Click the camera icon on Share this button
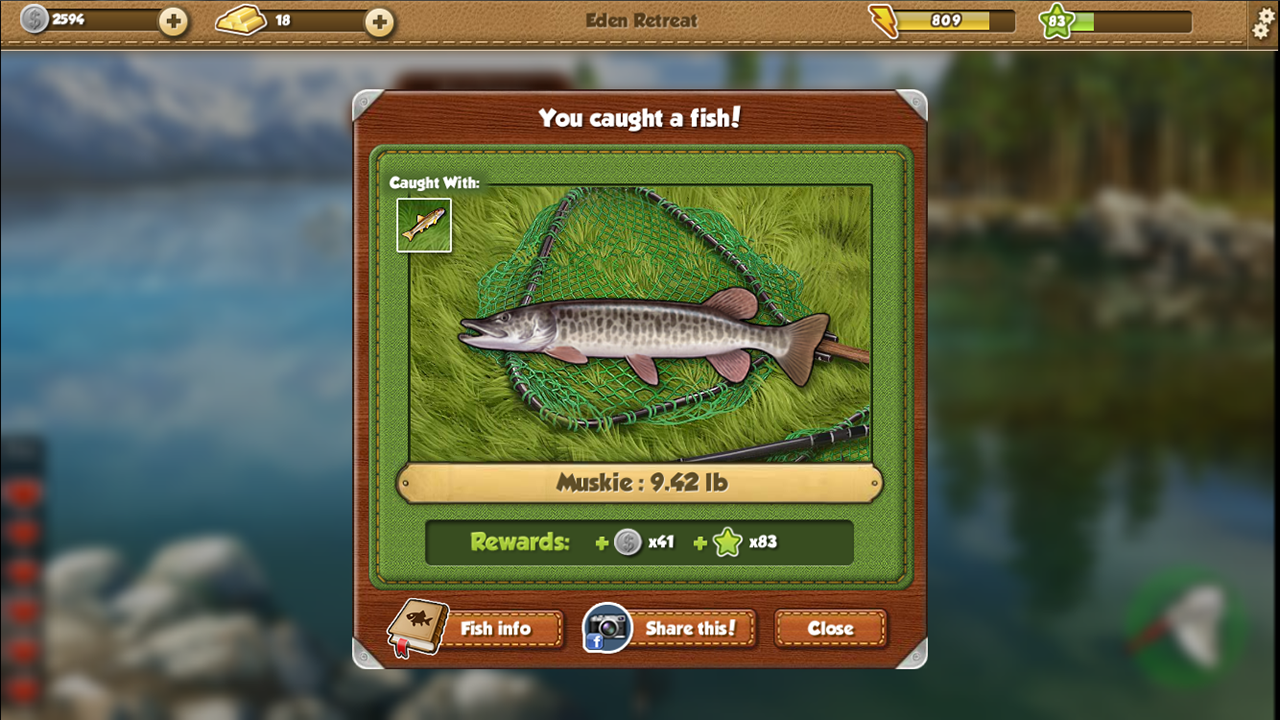1280x720 pixels. coord(606,629)
